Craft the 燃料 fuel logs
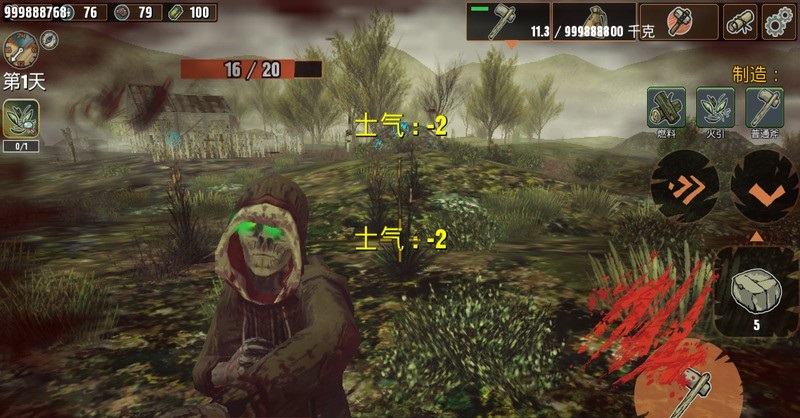Viewport: 800px width, 418px height. coord(665,107)
